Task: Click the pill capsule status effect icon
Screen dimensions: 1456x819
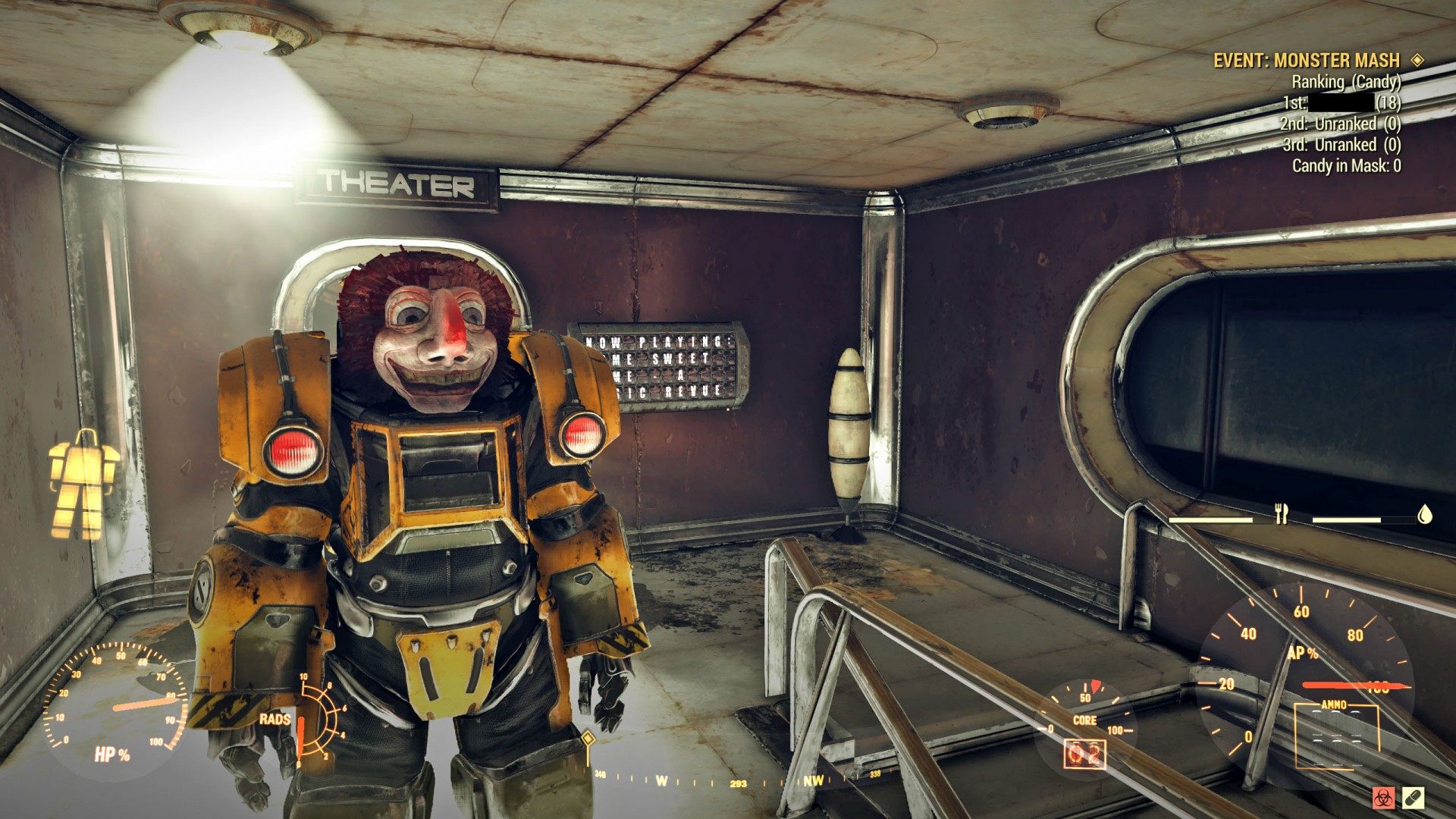Action: (x=1413, y=798)
